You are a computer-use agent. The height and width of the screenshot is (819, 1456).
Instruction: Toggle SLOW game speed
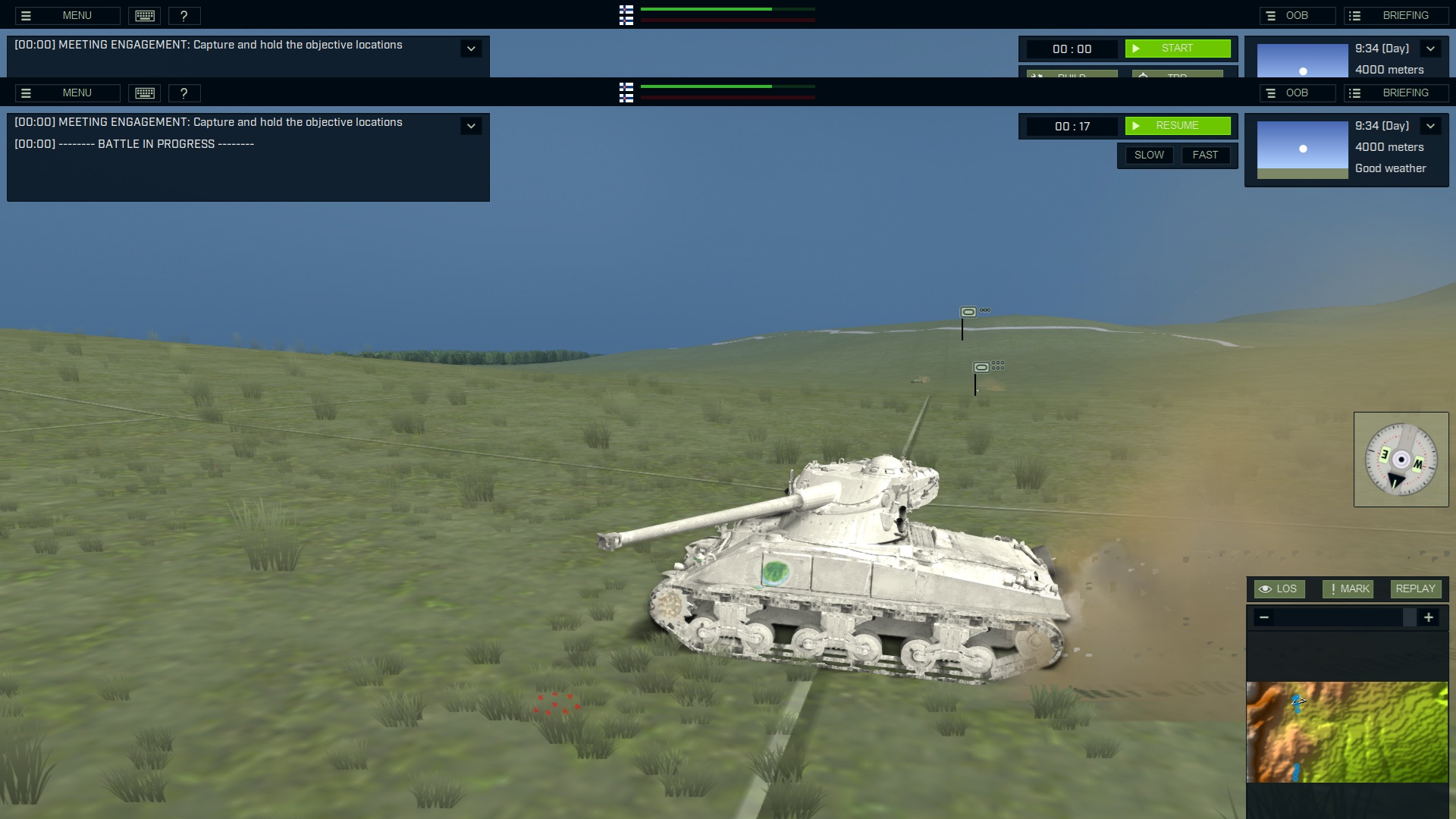[1149, 155]
